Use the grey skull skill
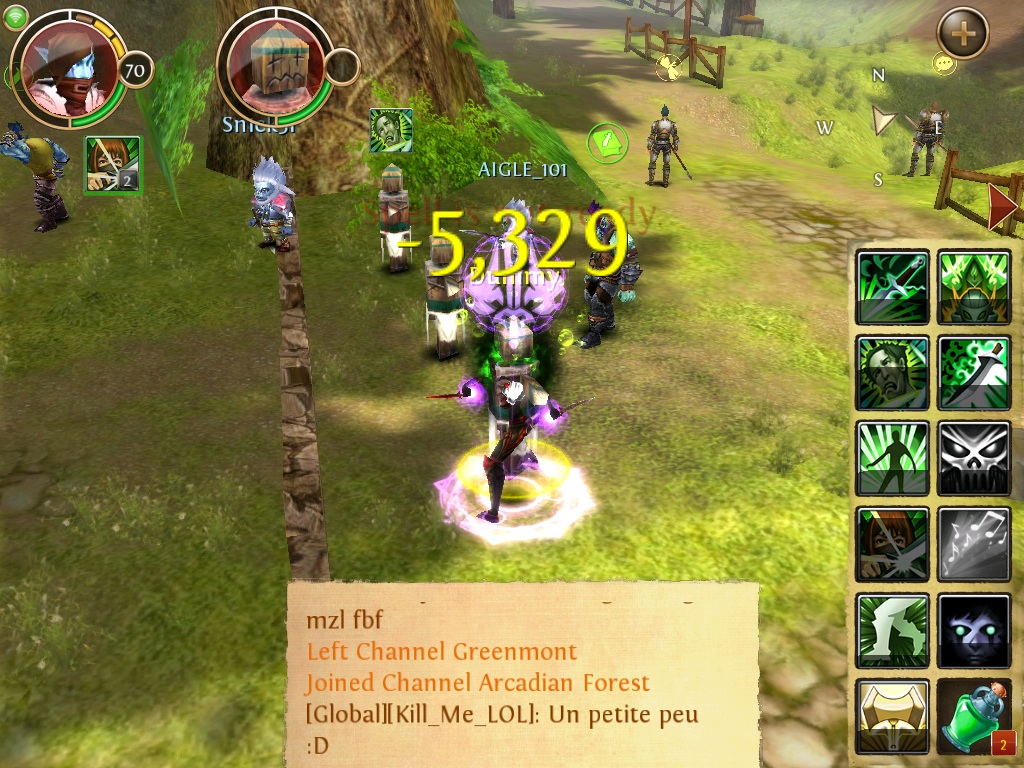The image size is (1024, 768). pyautogui.click(x=974, y=458)
